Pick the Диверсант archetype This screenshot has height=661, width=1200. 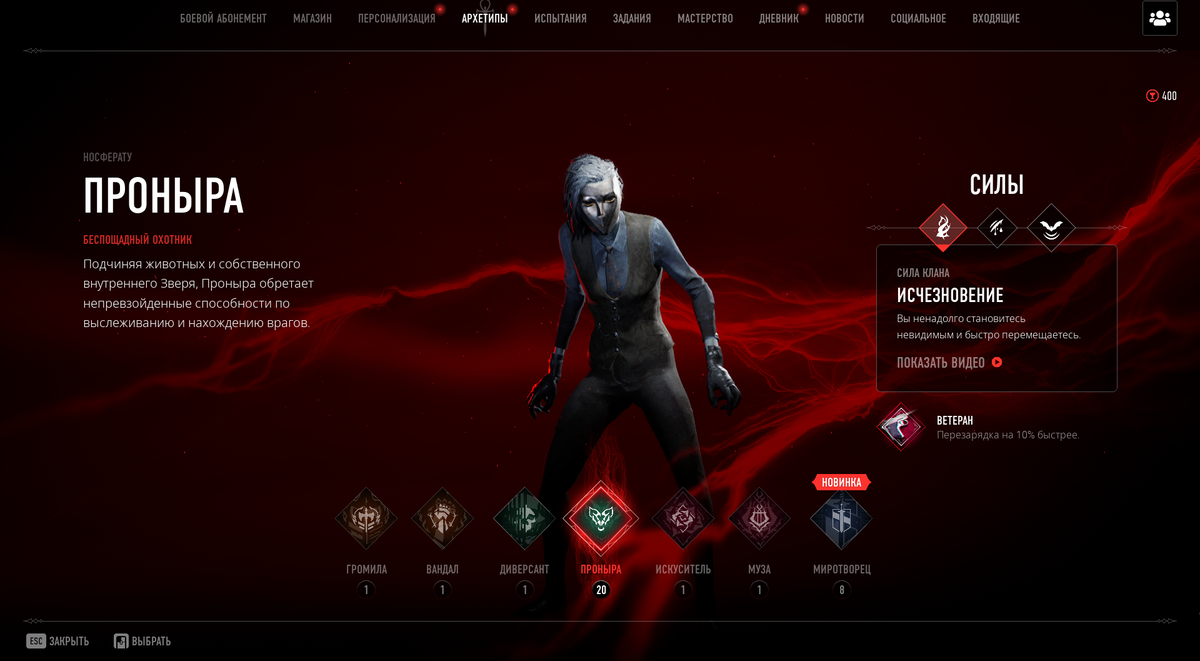click(x=524, y=518)
